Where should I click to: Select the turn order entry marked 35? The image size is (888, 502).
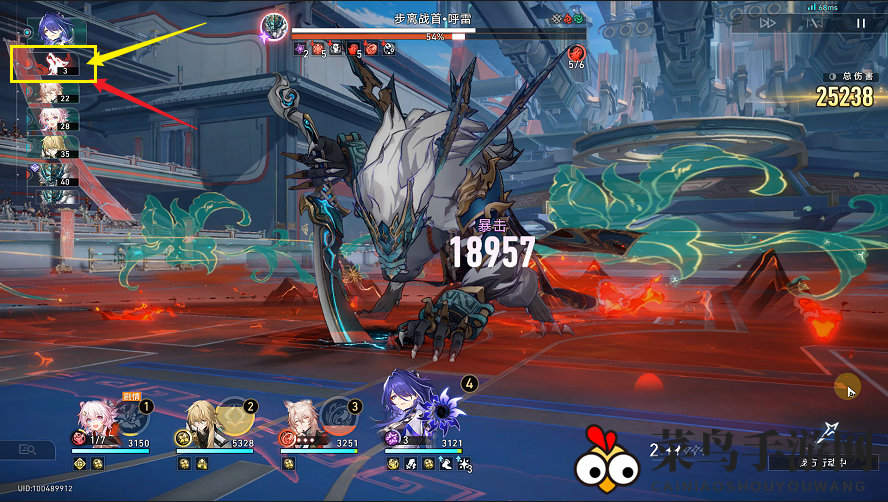50,149
